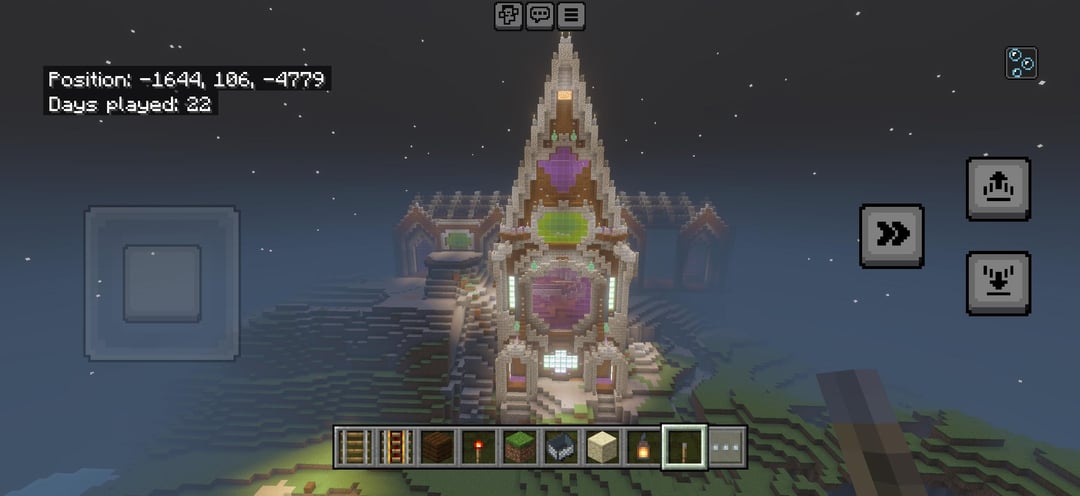Open inventory with the three-dots button
1080x496 pixels.
(727, 447)
